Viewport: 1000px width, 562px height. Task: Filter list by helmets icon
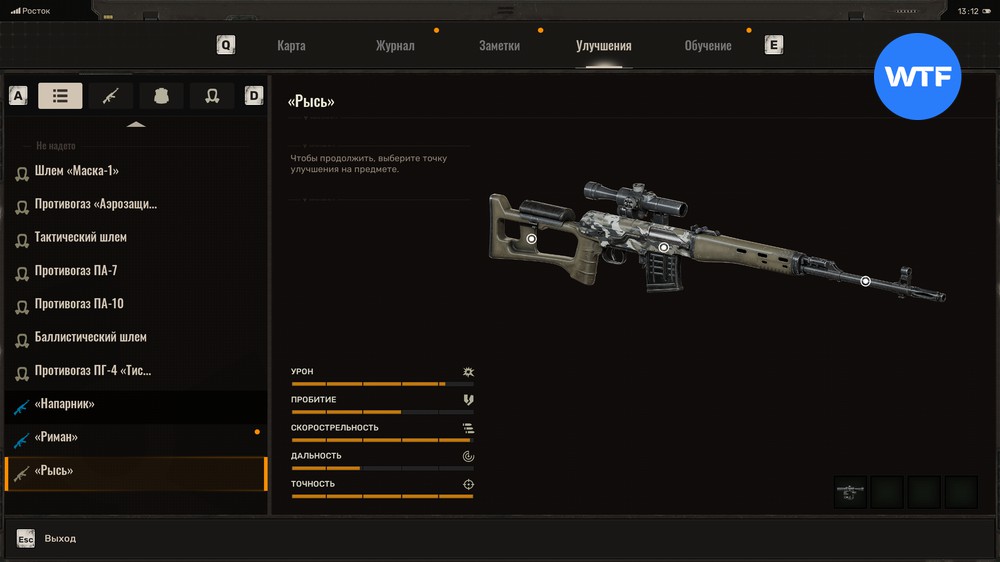[x=212, y=96]
